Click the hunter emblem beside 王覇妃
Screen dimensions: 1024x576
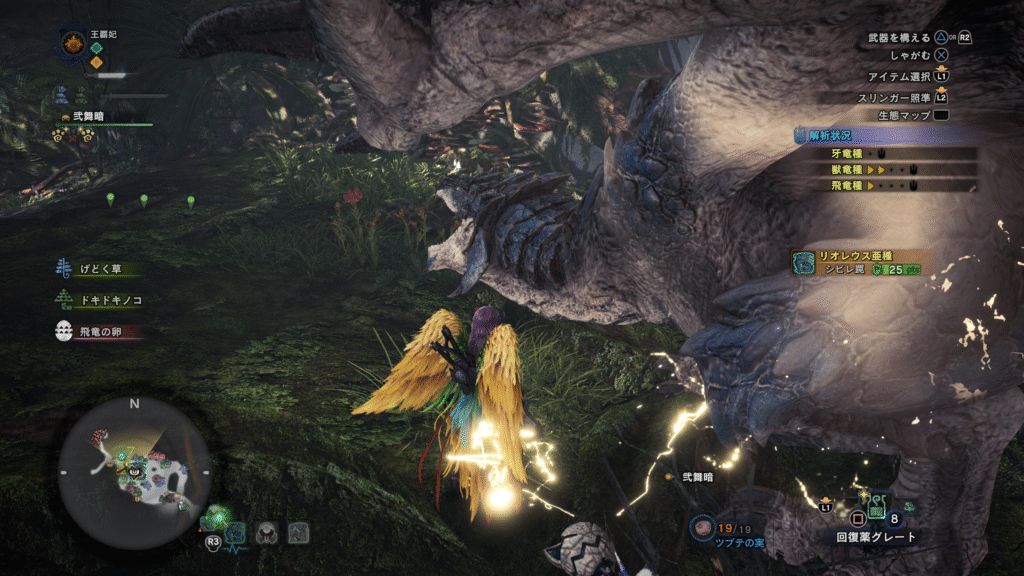(x=73, y=42)
